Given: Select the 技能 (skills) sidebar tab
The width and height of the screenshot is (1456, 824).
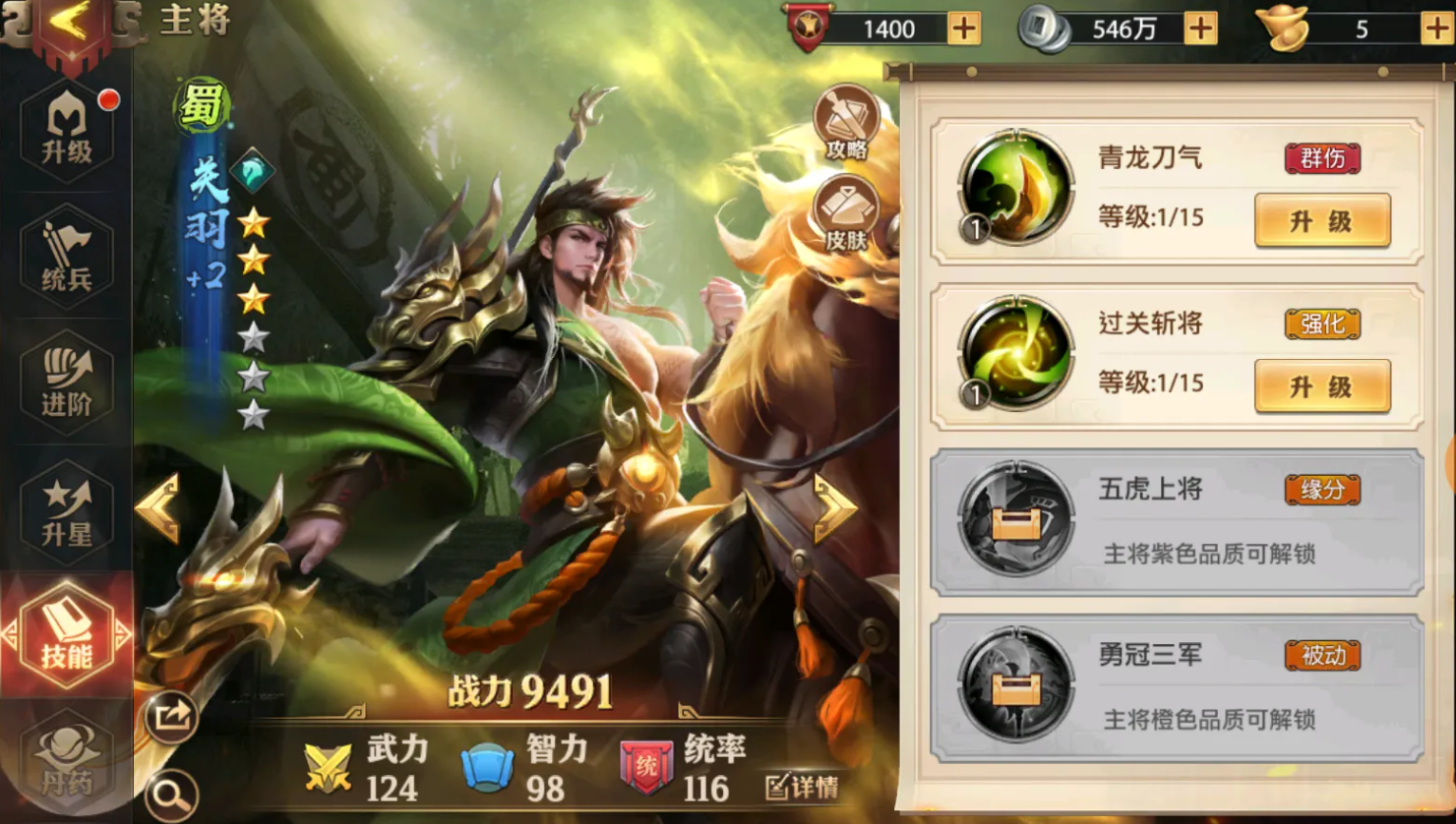Looking at the screenshot, I should 66,634.
